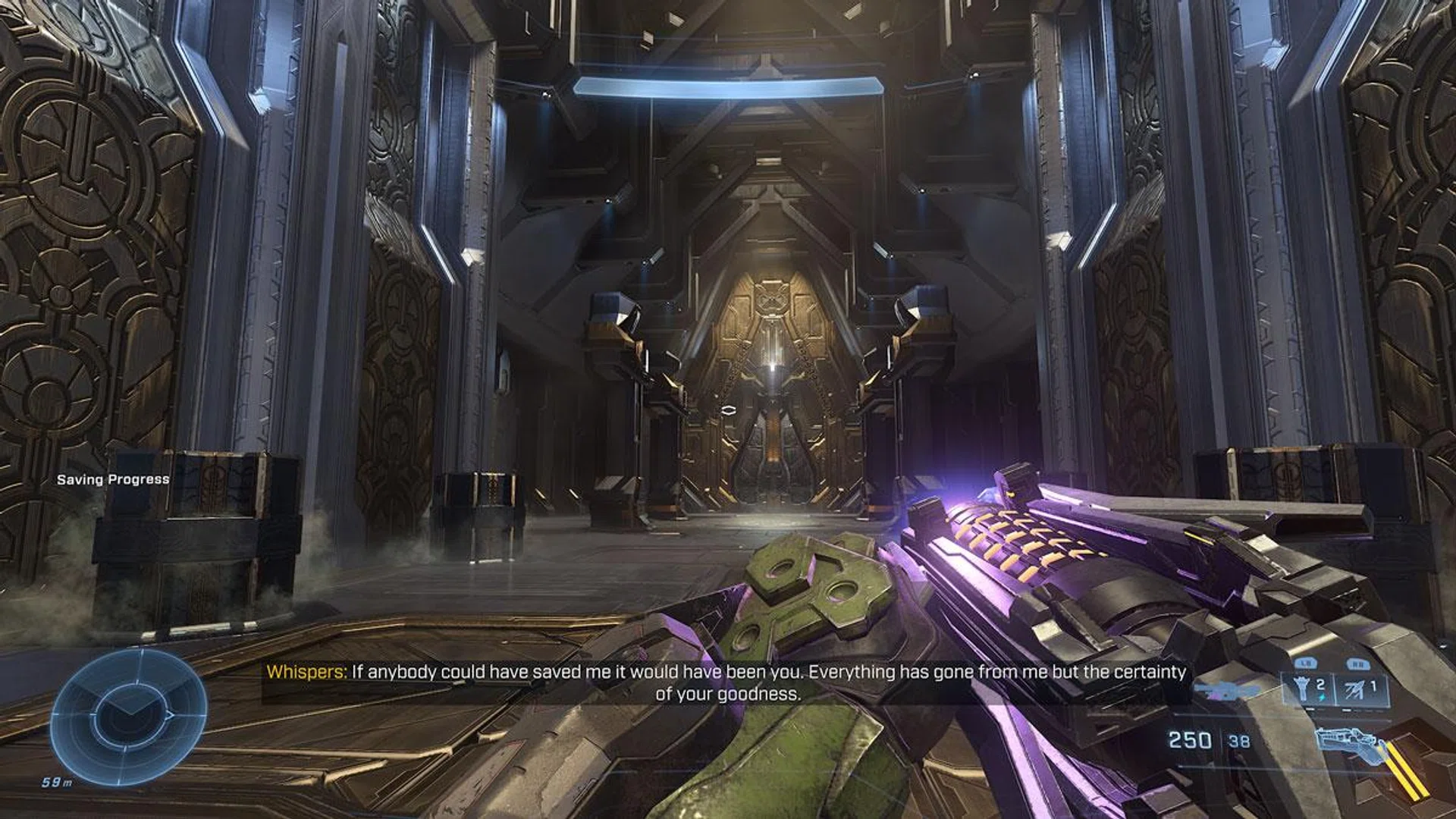Switch to the stowed secondary weapon icon
Viewport: 1456px width, 819px height.
coord(1225,690)
